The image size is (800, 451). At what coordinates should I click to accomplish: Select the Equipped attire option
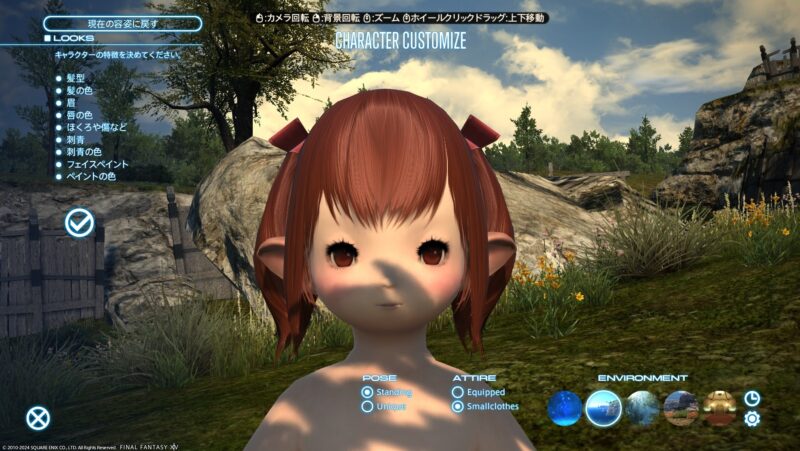(458, 393)
